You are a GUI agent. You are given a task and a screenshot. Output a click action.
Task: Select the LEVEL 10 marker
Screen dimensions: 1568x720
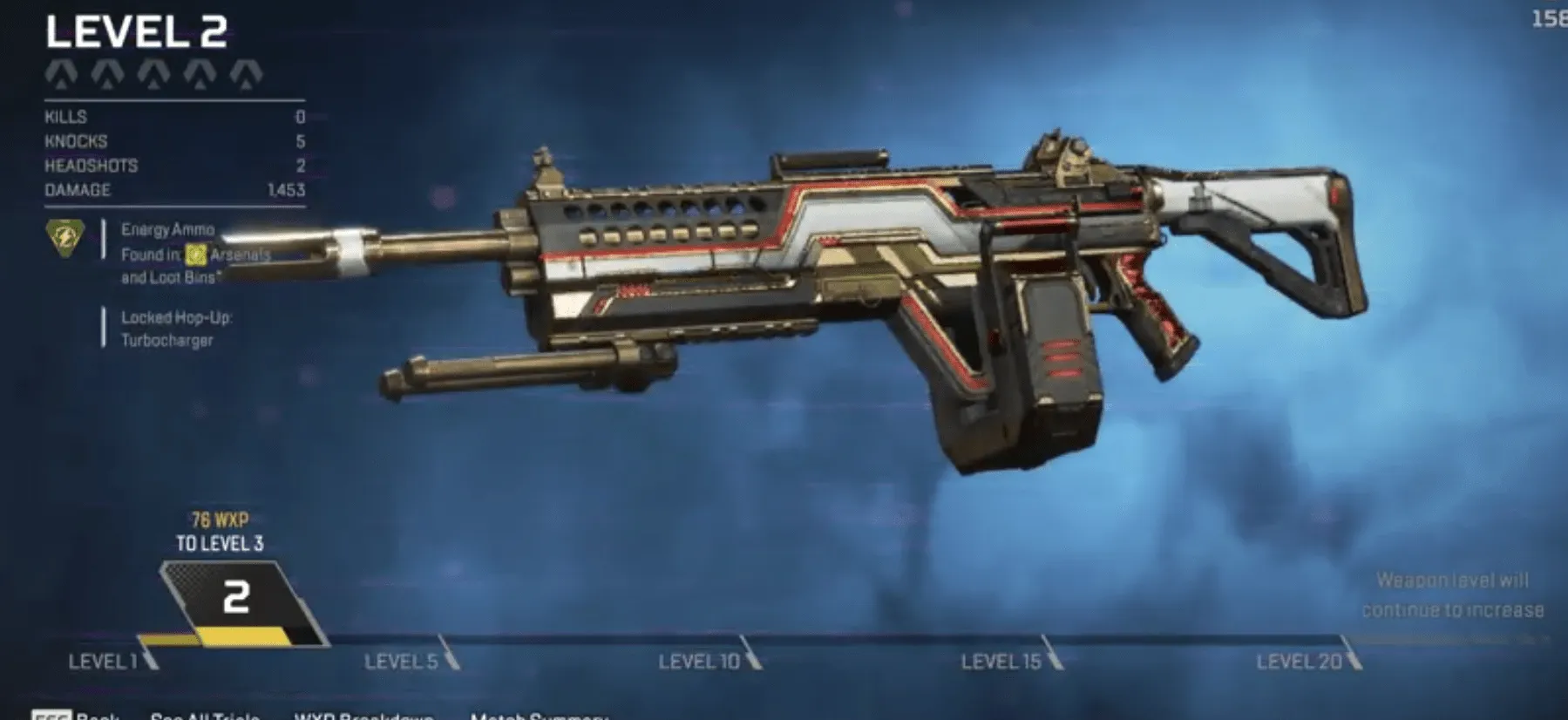pos(700,661)
